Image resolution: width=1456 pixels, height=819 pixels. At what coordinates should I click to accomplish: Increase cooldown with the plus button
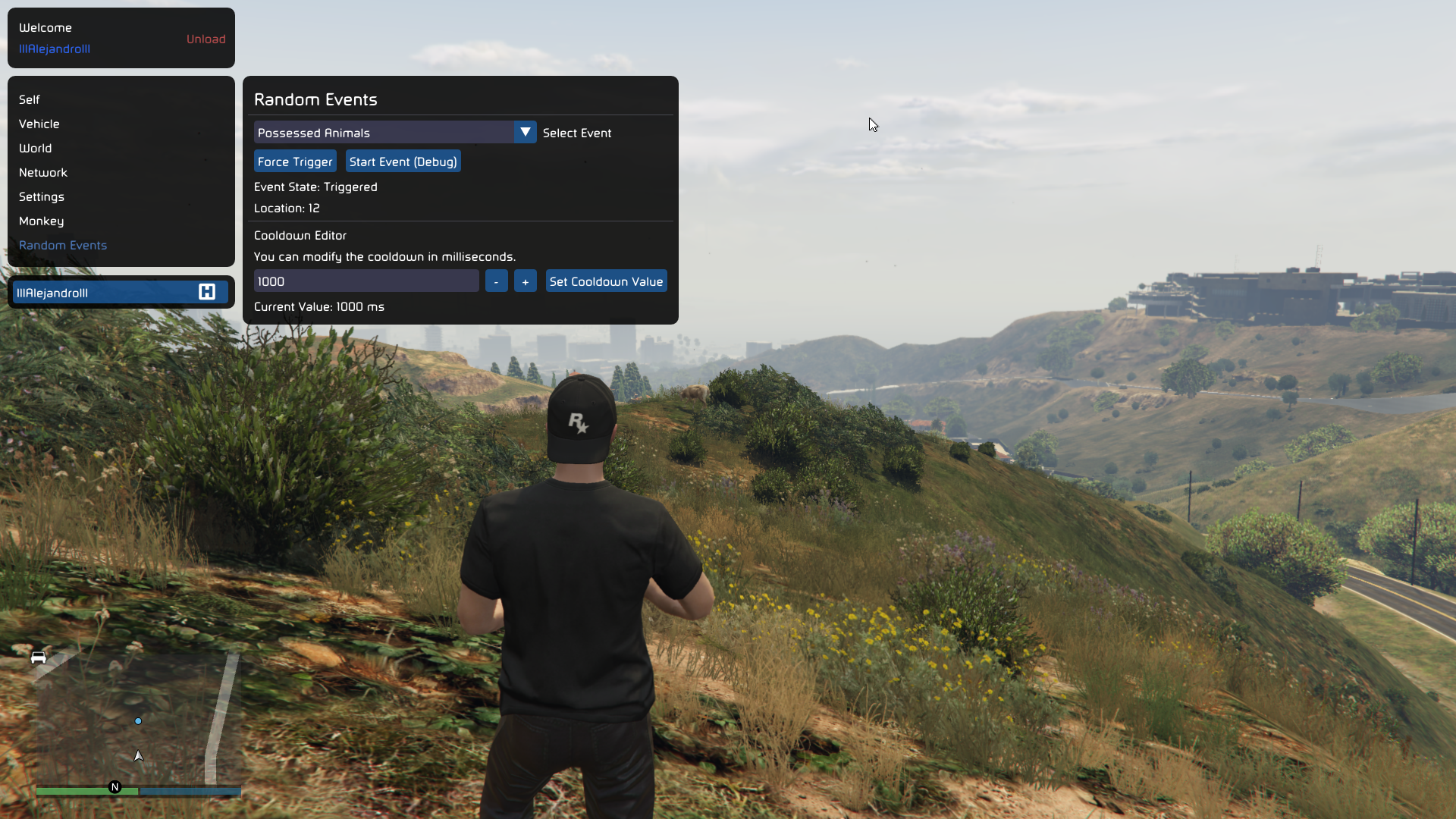tap(526, 281)
